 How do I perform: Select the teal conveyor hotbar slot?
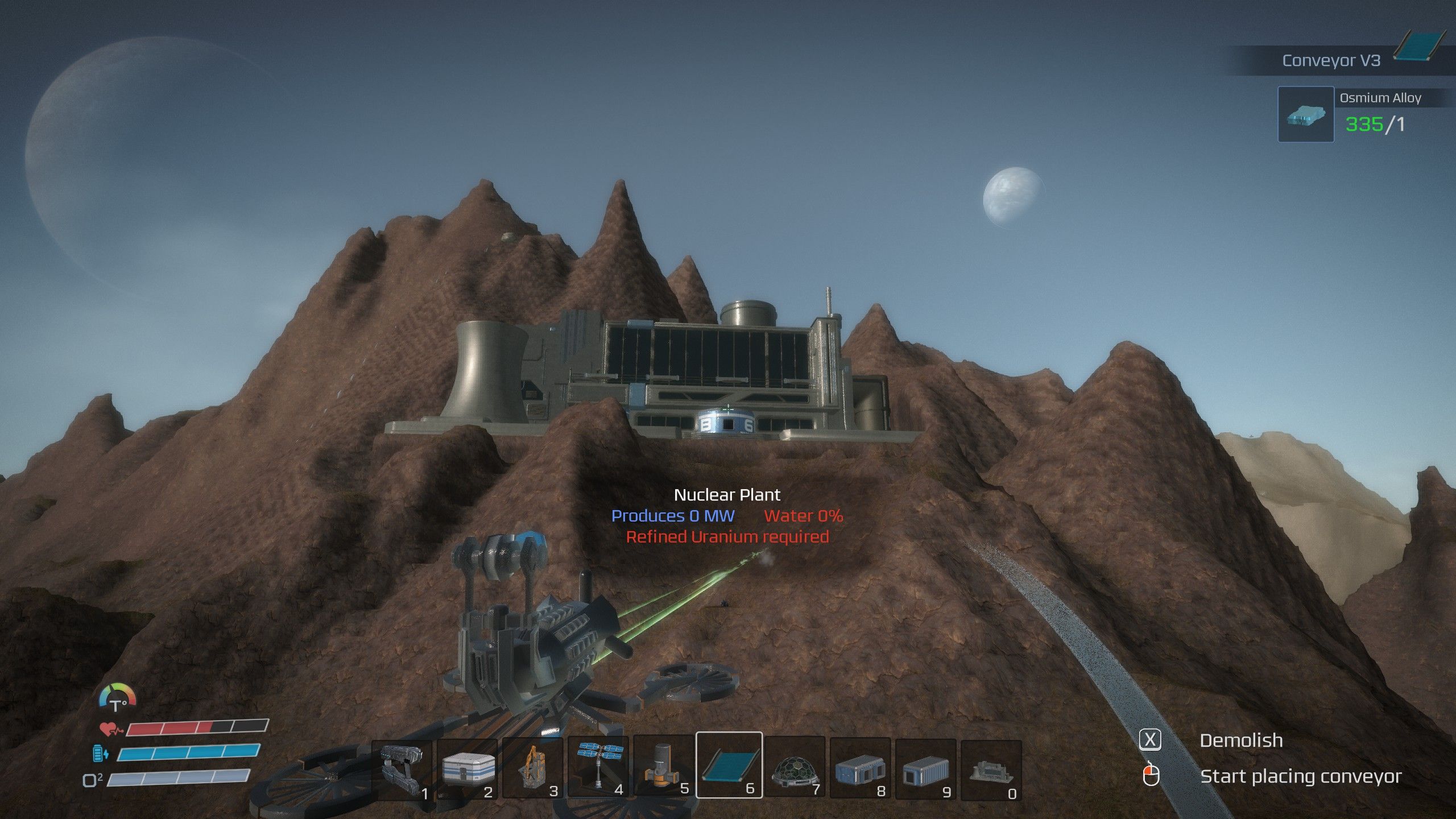[x=729, y=765]
